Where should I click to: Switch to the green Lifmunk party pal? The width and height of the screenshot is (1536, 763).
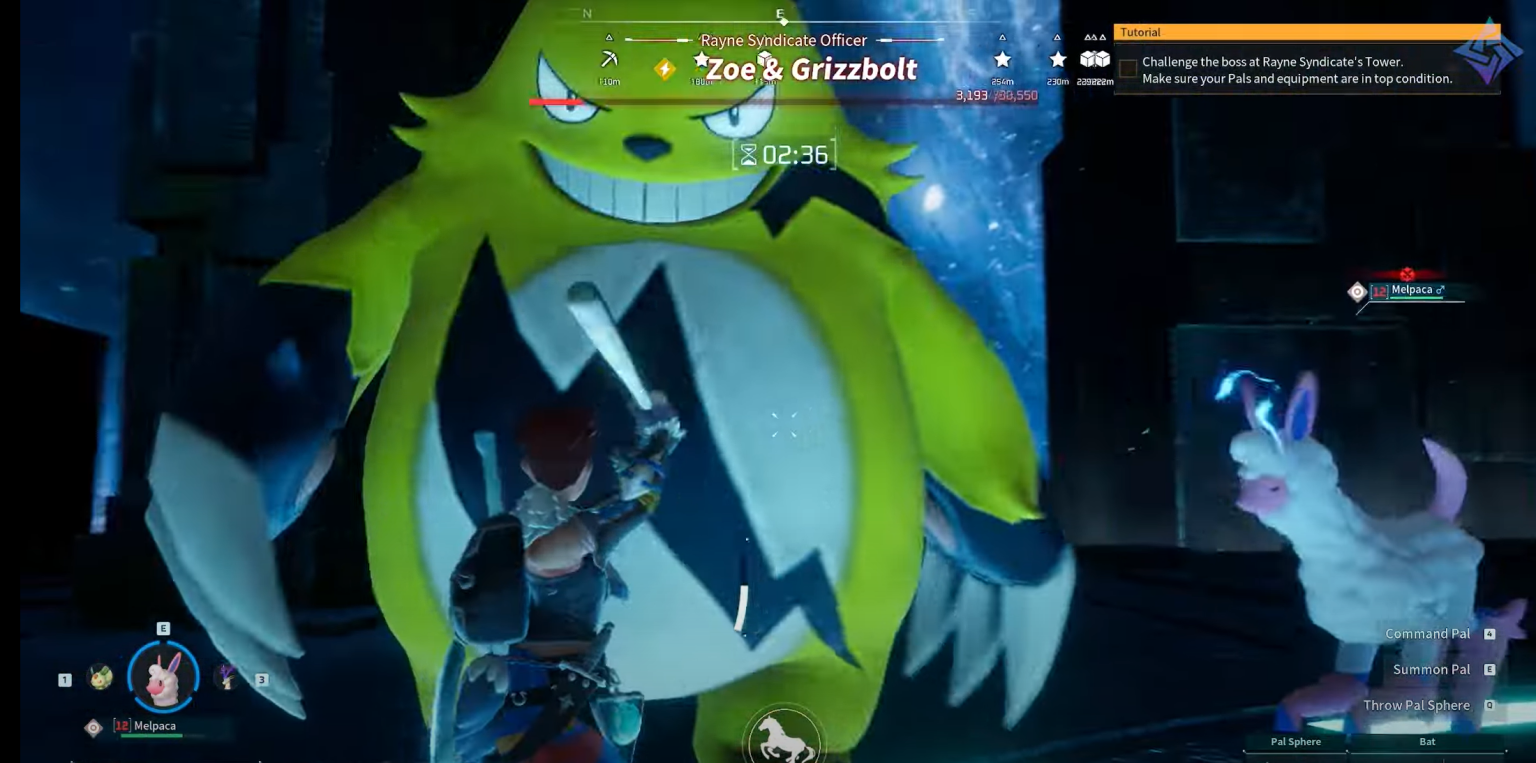pyautogui.click(x=100, y=677)
